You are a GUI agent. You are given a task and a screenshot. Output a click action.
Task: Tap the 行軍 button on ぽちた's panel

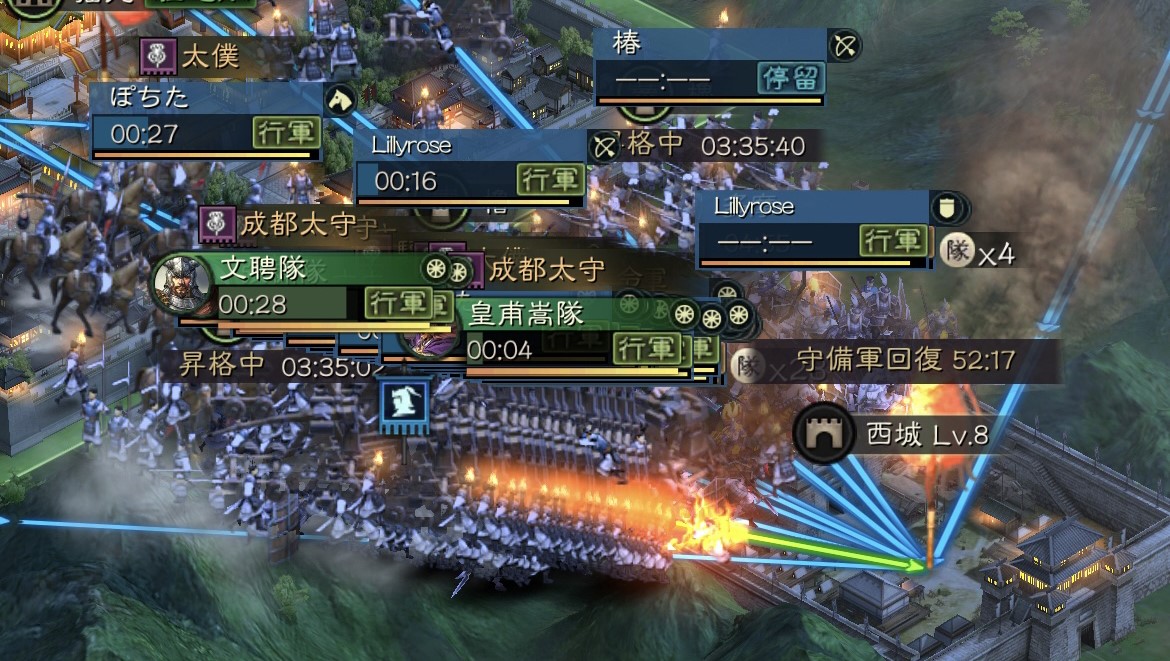click(286, 133)
